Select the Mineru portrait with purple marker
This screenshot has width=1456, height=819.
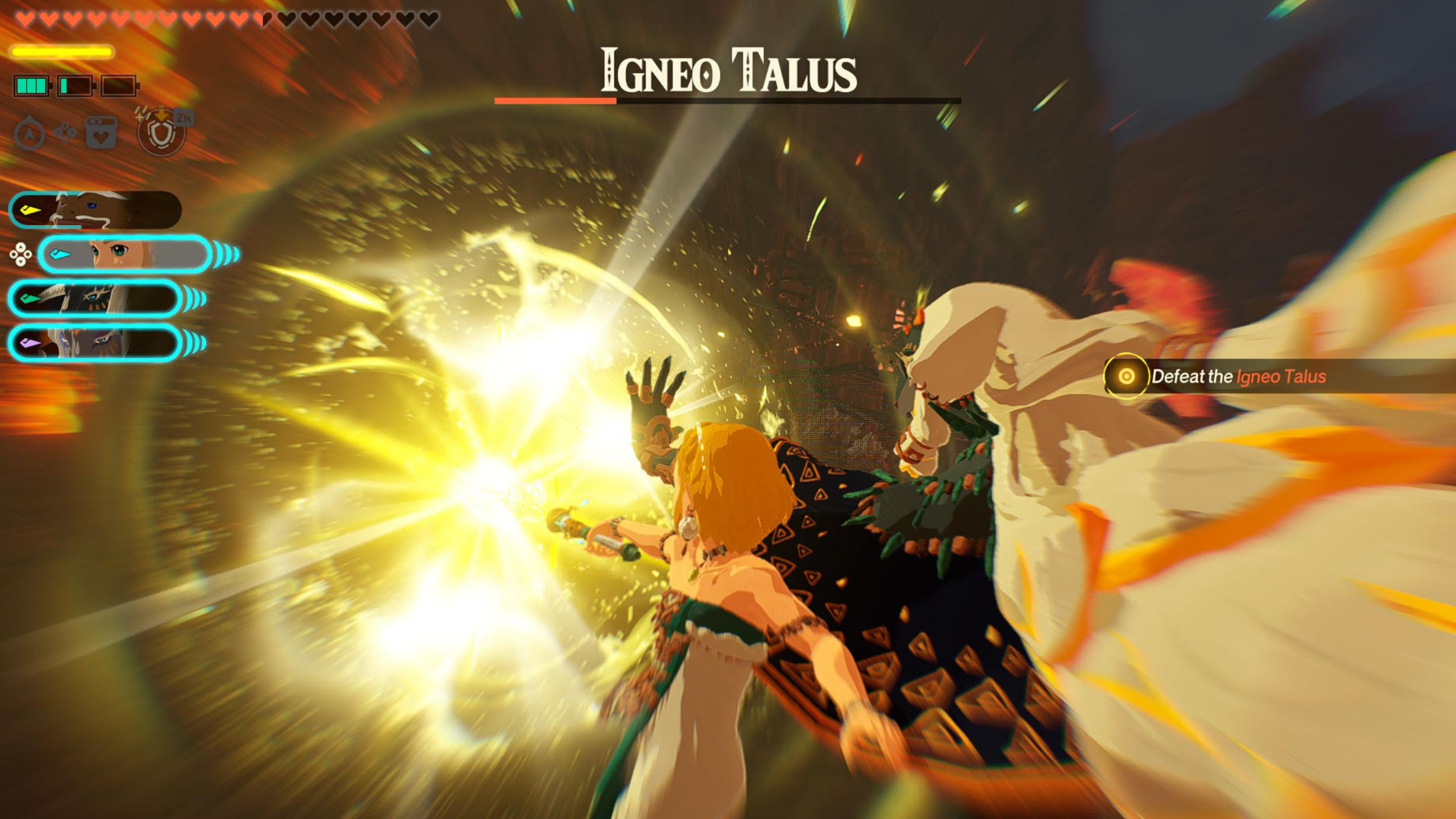[x=95, y=343]
